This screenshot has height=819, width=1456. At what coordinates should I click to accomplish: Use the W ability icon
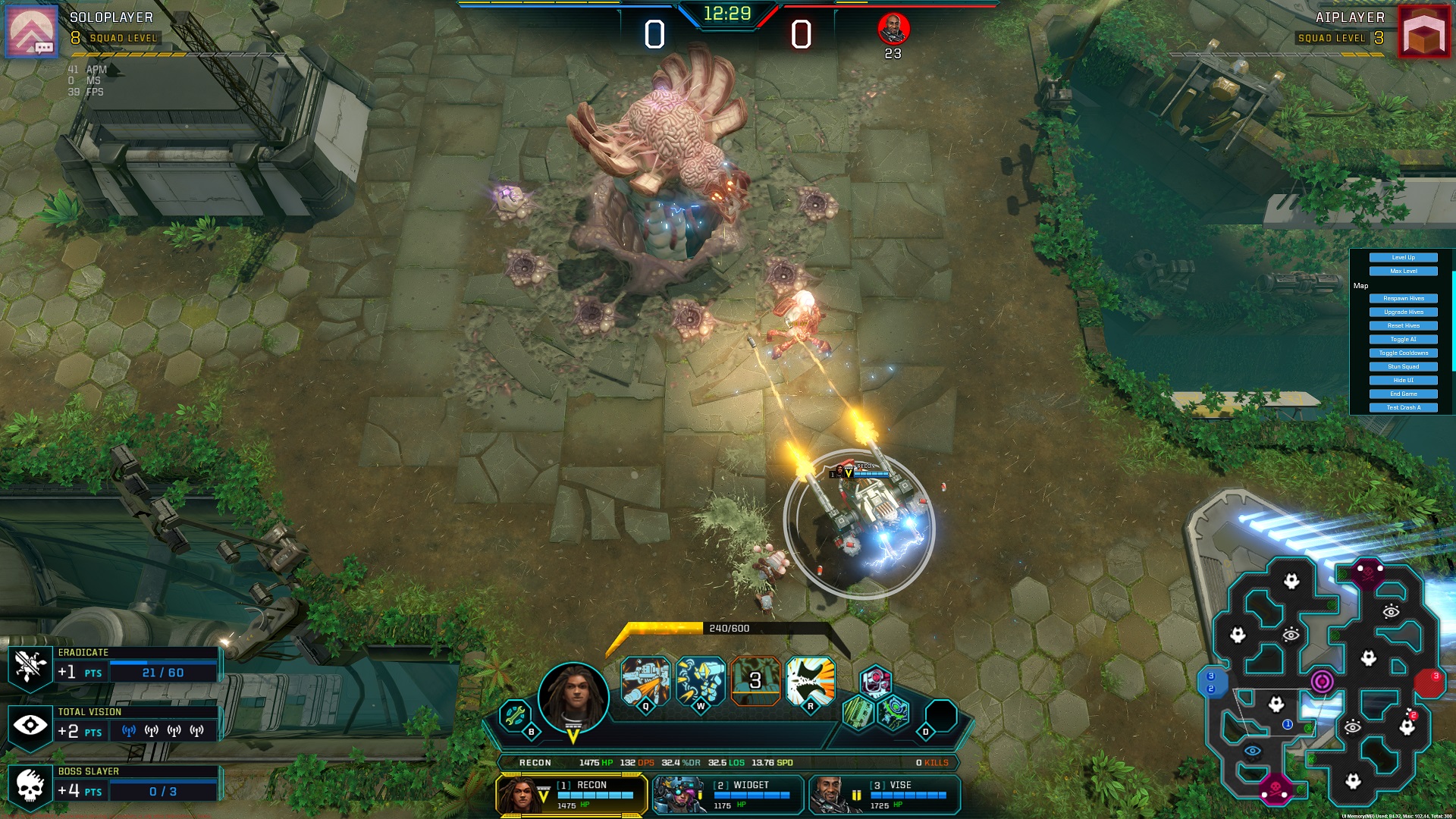click(700, 681)
